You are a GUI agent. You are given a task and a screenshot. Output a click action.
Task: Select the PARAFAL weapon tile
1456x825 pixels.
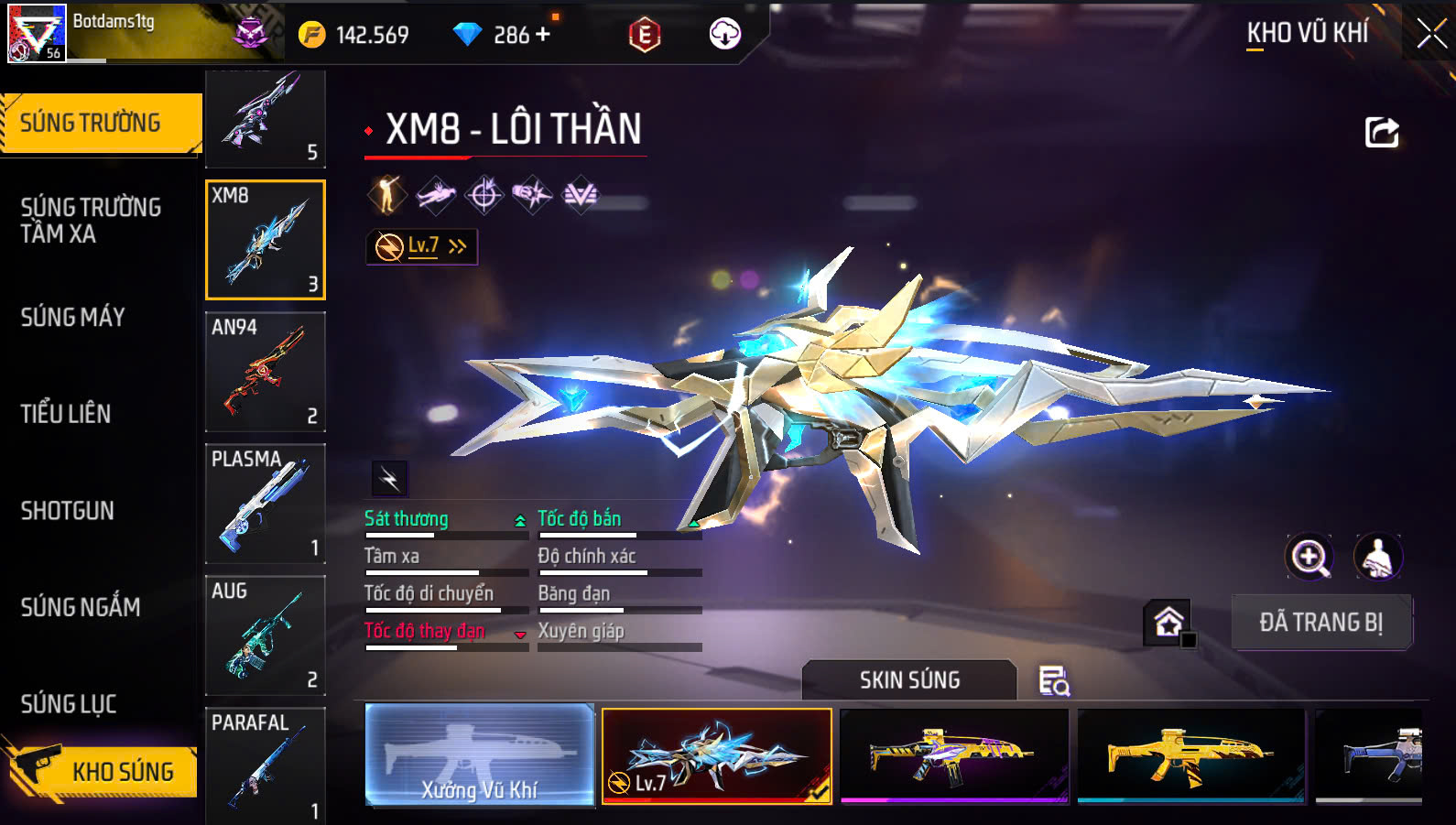pyautogui.click(x=266, y=765)
